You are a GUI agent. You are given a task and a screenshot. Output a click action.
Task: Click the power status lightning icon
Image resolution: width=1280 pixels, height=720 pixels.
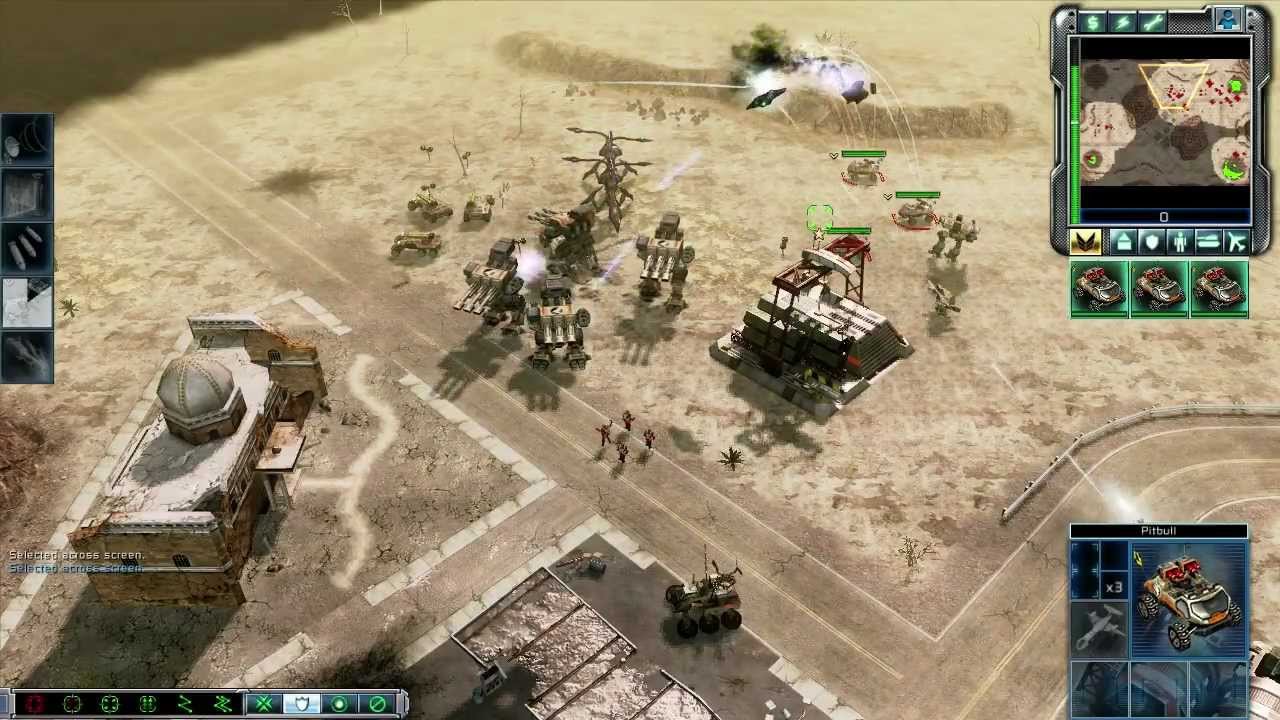coord(1122,20)
